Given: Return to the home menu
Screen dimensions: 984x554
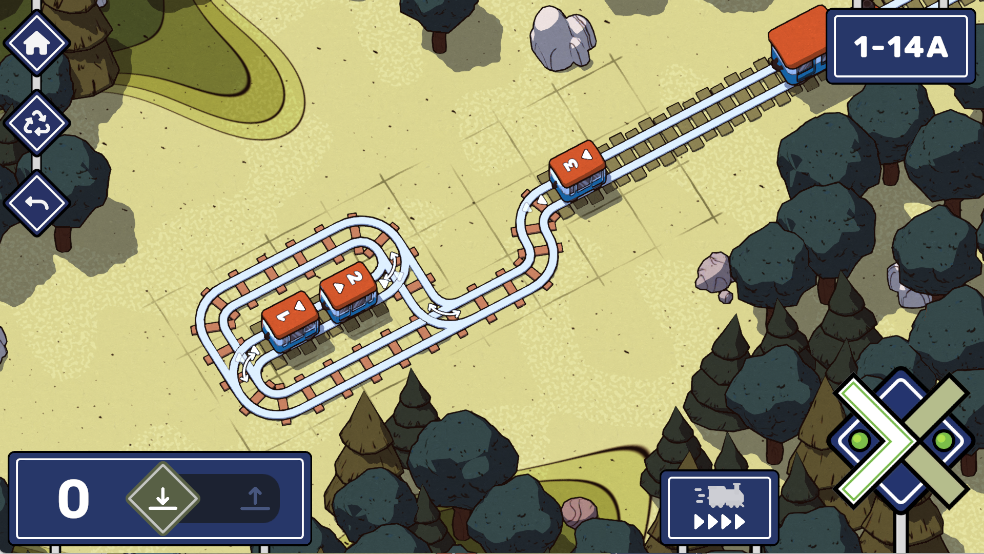Looking at the screenshot, I should pos(37,43).
